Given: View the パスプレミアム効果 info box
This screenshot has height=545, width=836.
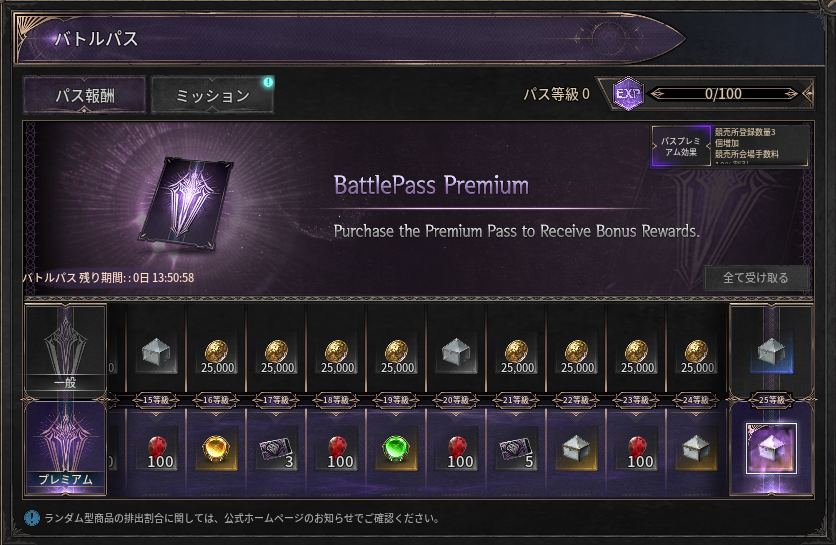Looking at the screenshot, I should (730, 146).
